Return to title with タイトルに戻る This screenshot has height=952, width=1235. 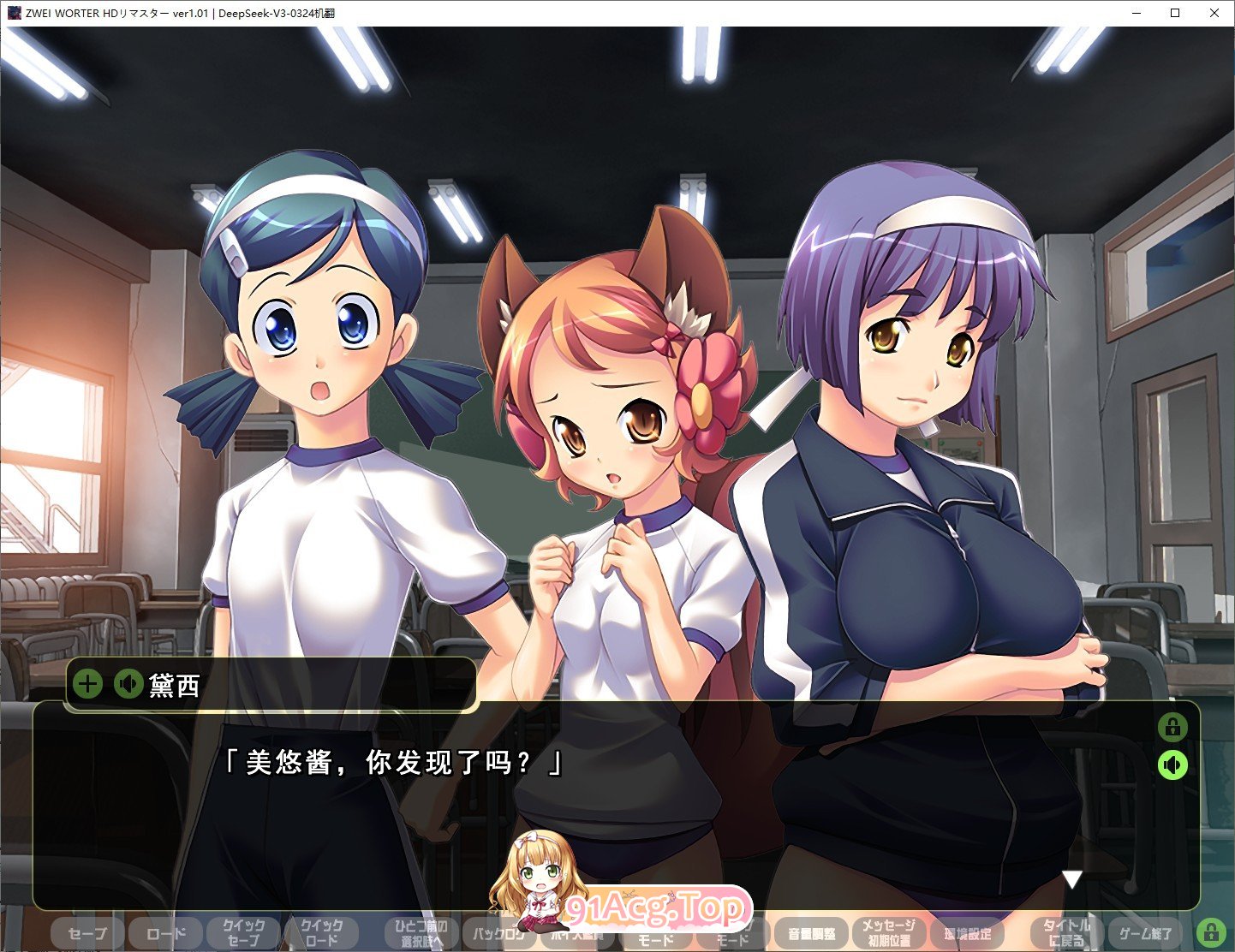1065,933
